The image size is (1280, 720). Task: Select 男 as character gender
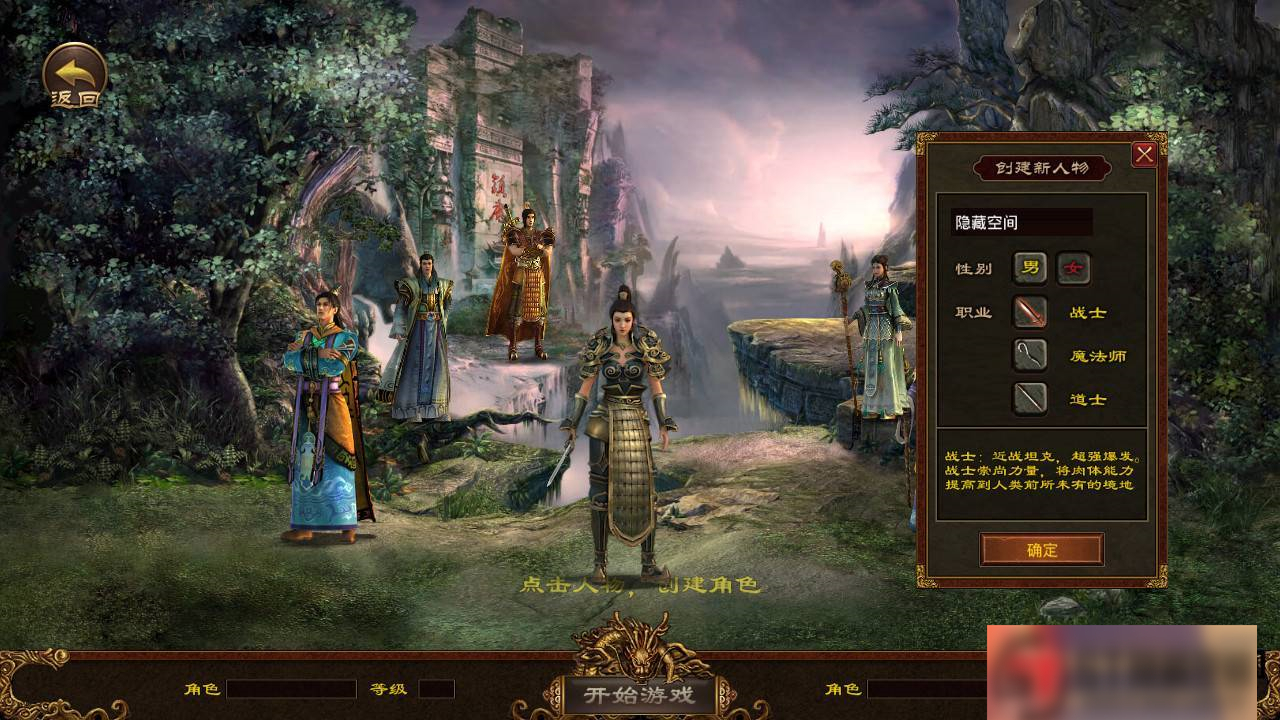tap(1028, 269)
